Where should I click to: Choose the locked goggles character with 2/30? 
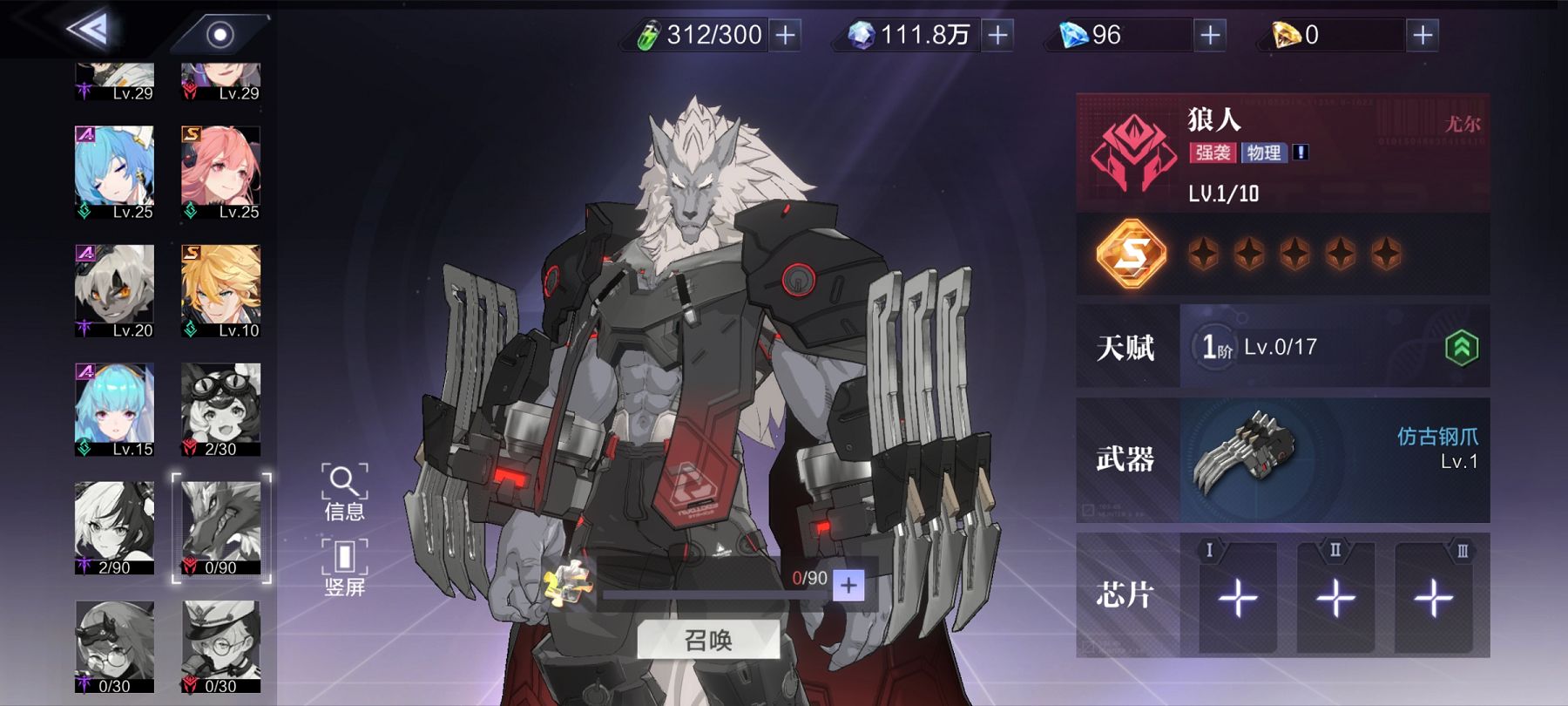[x=220, y=409]
